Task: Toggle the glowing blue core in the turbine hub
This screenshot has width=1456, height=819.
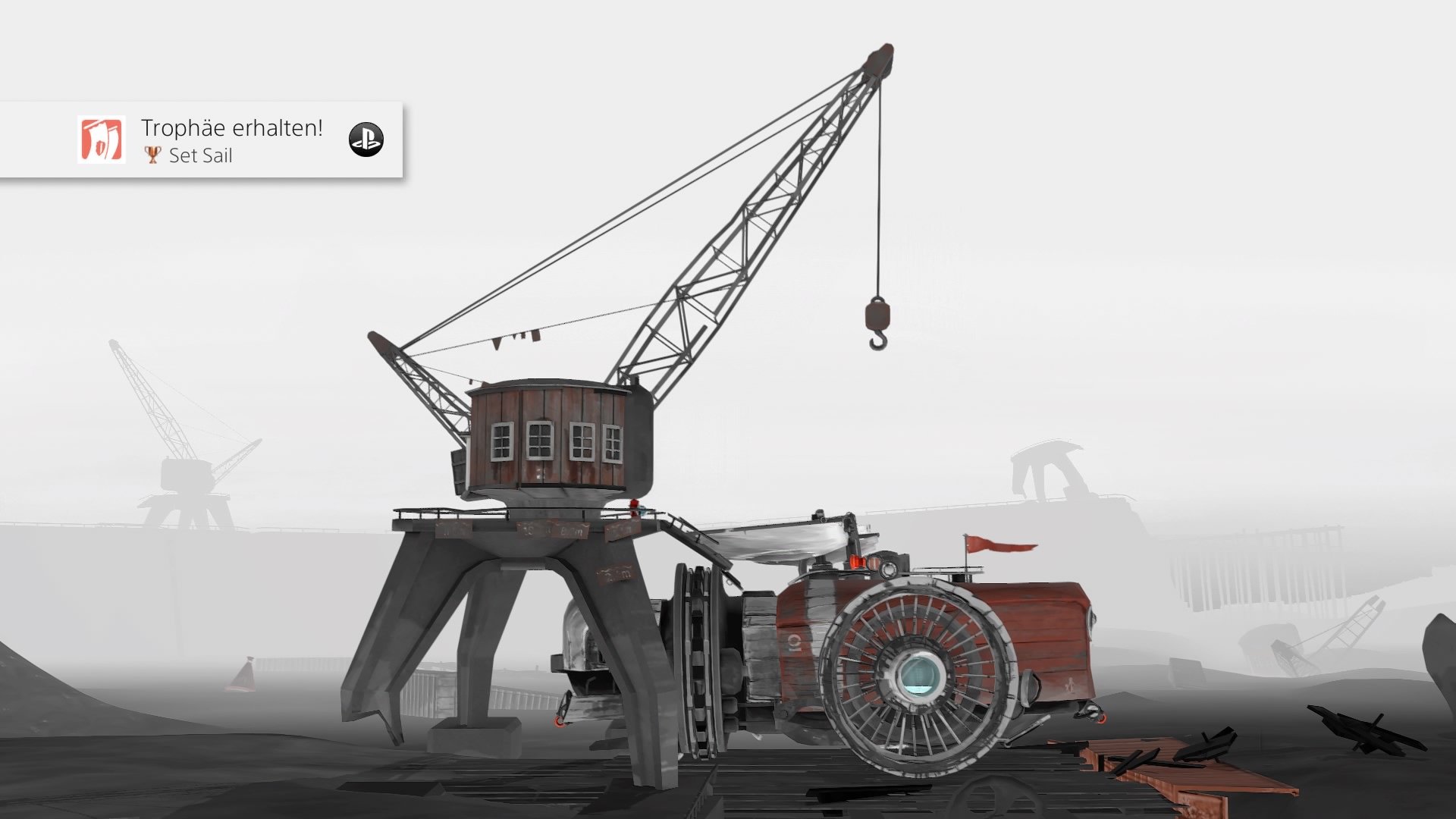Action: (921, 675)
